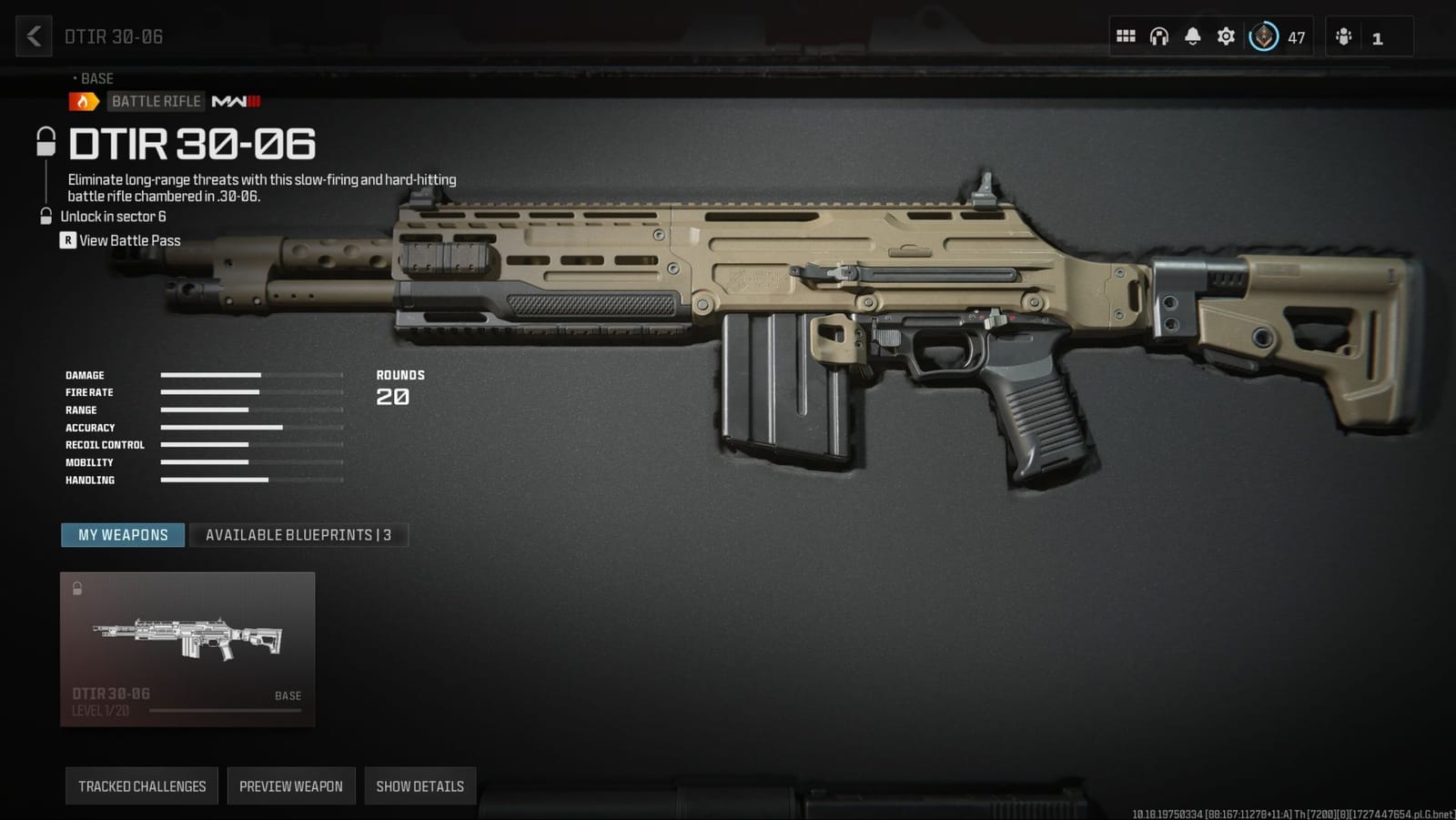Show notifications with the bell icon
Viewport: 1456px width, 820px height.
click(1192, 36)
